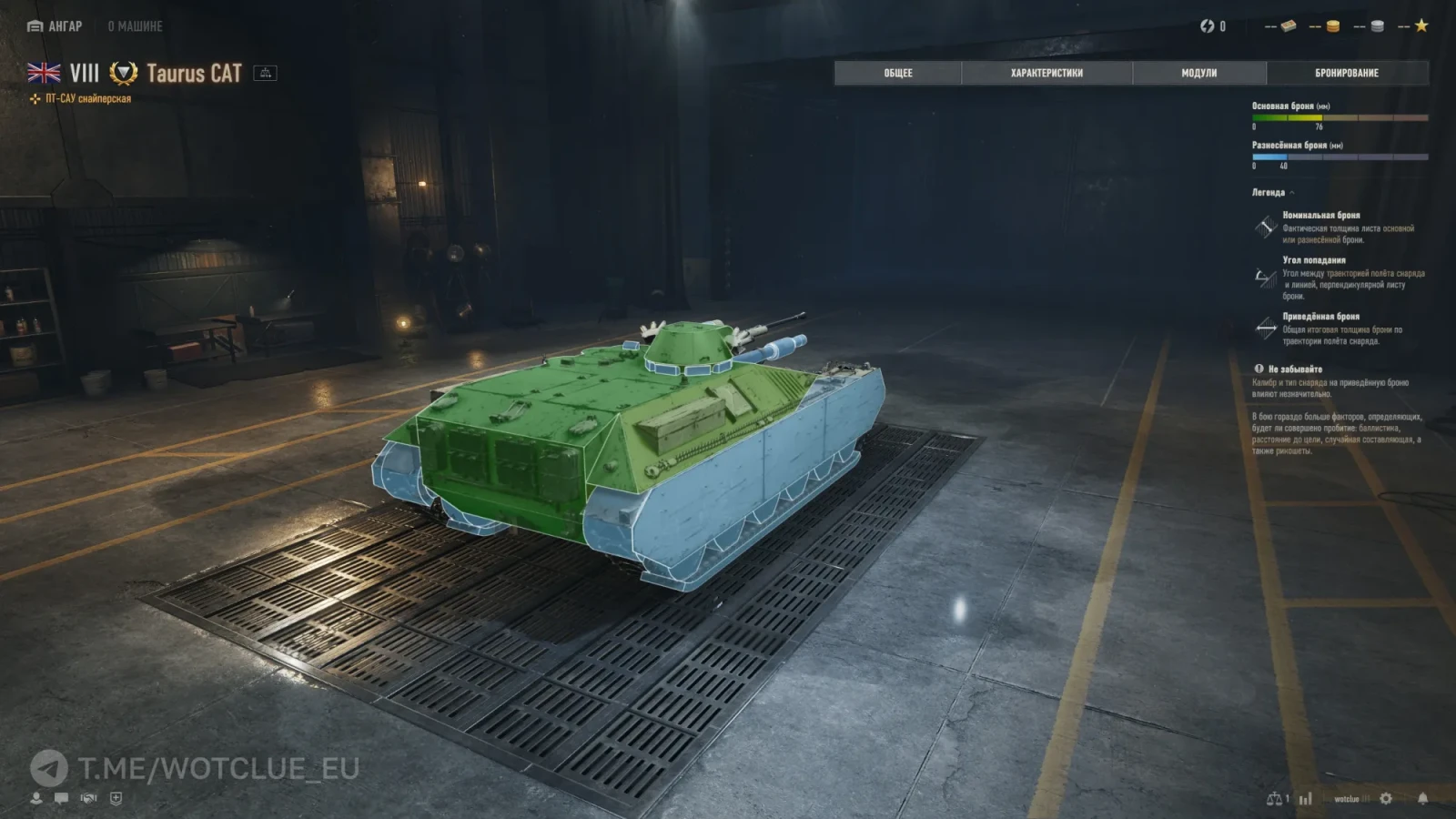Open the gear settings icon

coord(1386,798)
